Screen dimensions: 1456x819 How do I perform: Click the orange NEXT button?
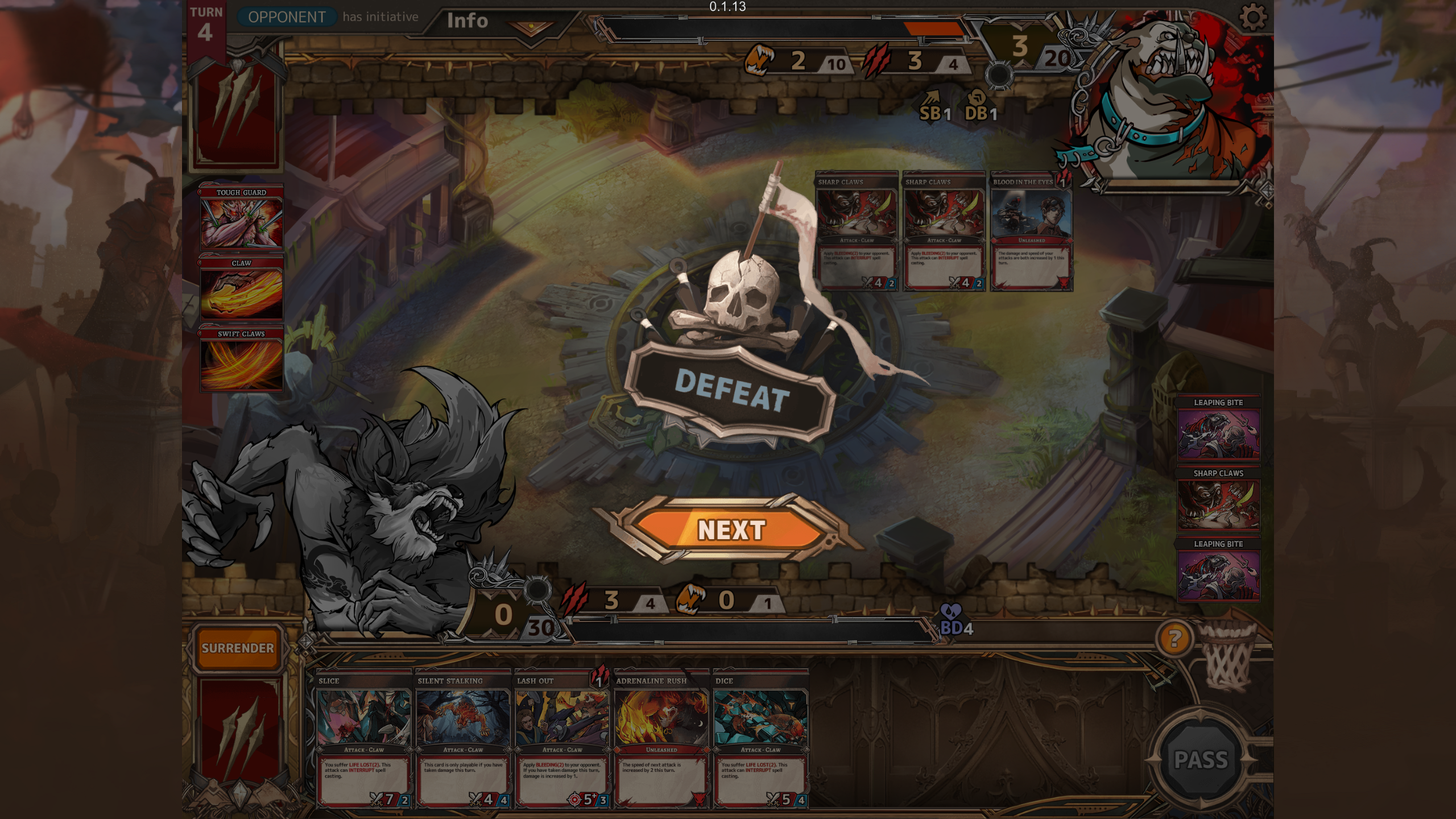tap(730, 530)
